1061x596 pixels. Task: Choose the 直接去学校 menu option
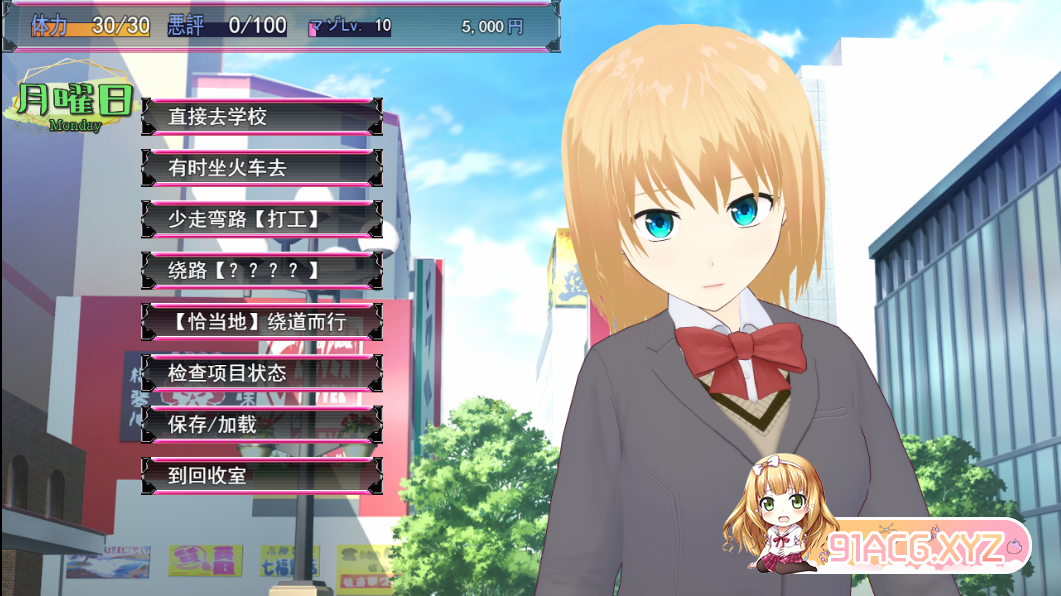[261, 117]
